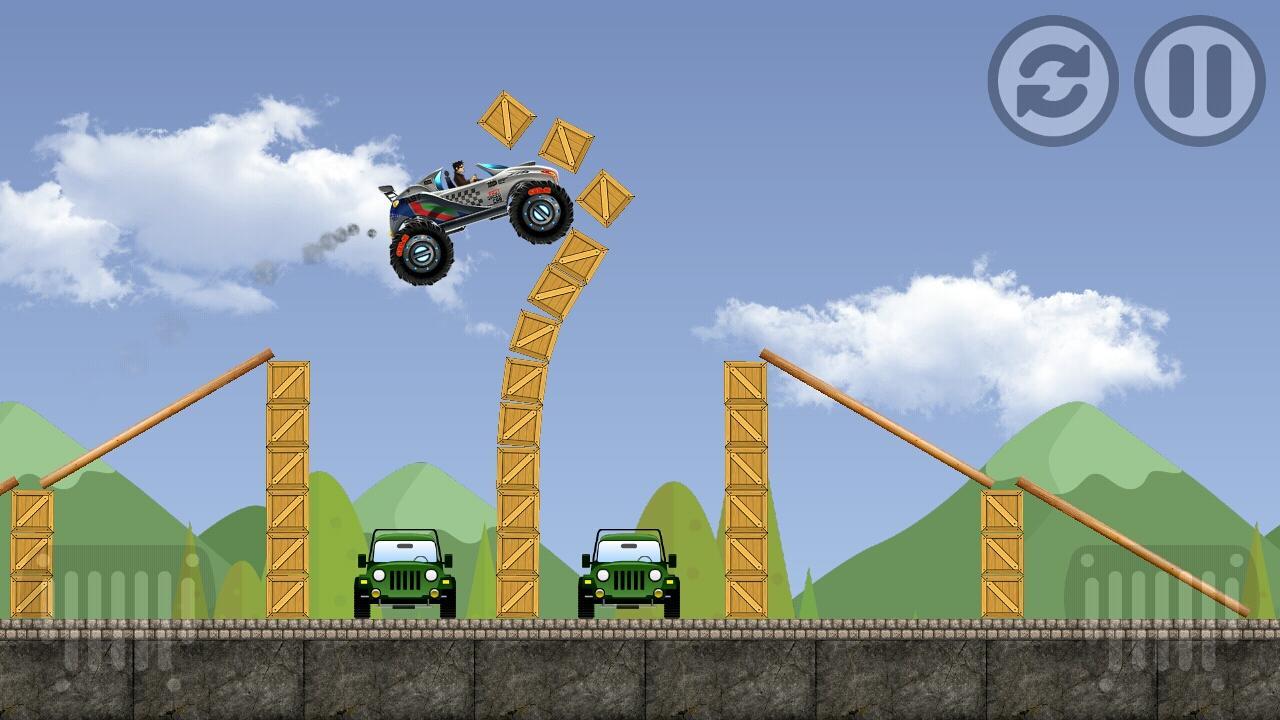Tap the right green jeep
This screenshot has height=720, width=1280.
tap(630, 570)
